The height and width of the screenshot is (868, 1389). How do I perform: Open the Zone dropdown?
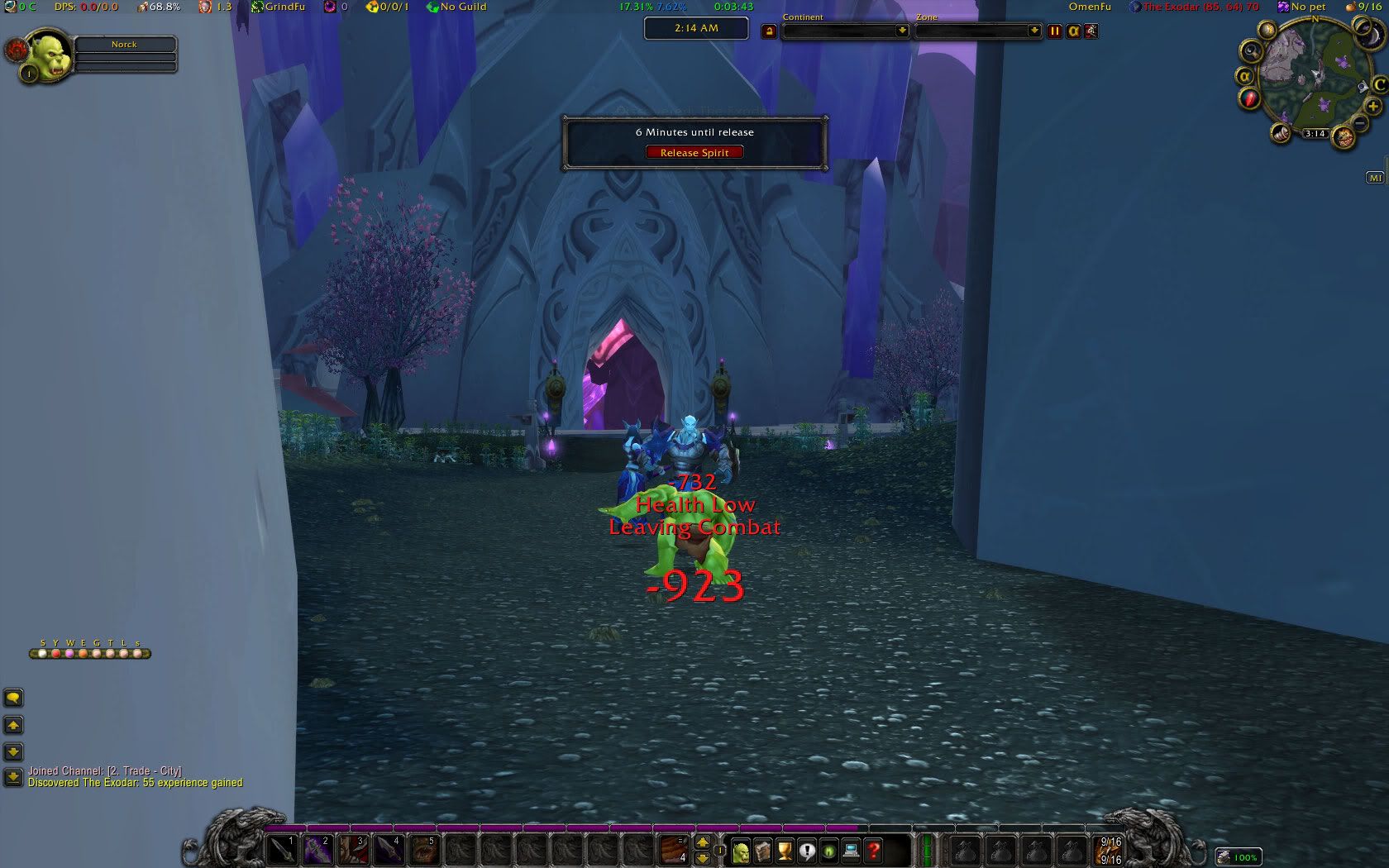(1033, 31)
